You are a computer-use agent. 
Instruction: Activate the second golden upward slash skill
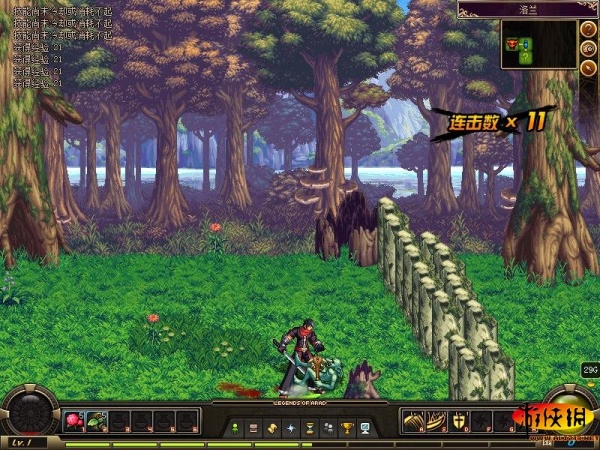(x=436, y=421)
